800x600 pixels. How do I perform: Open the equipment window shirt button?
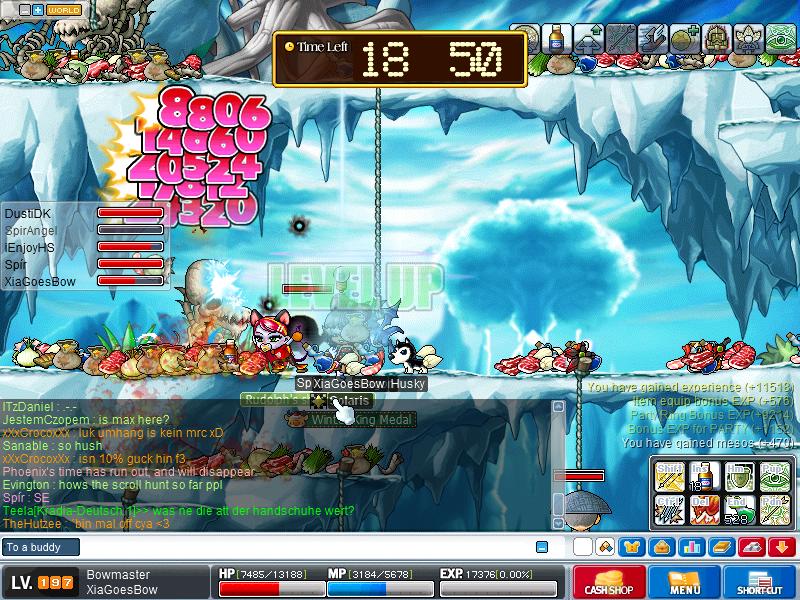click(x=632, y=547)
